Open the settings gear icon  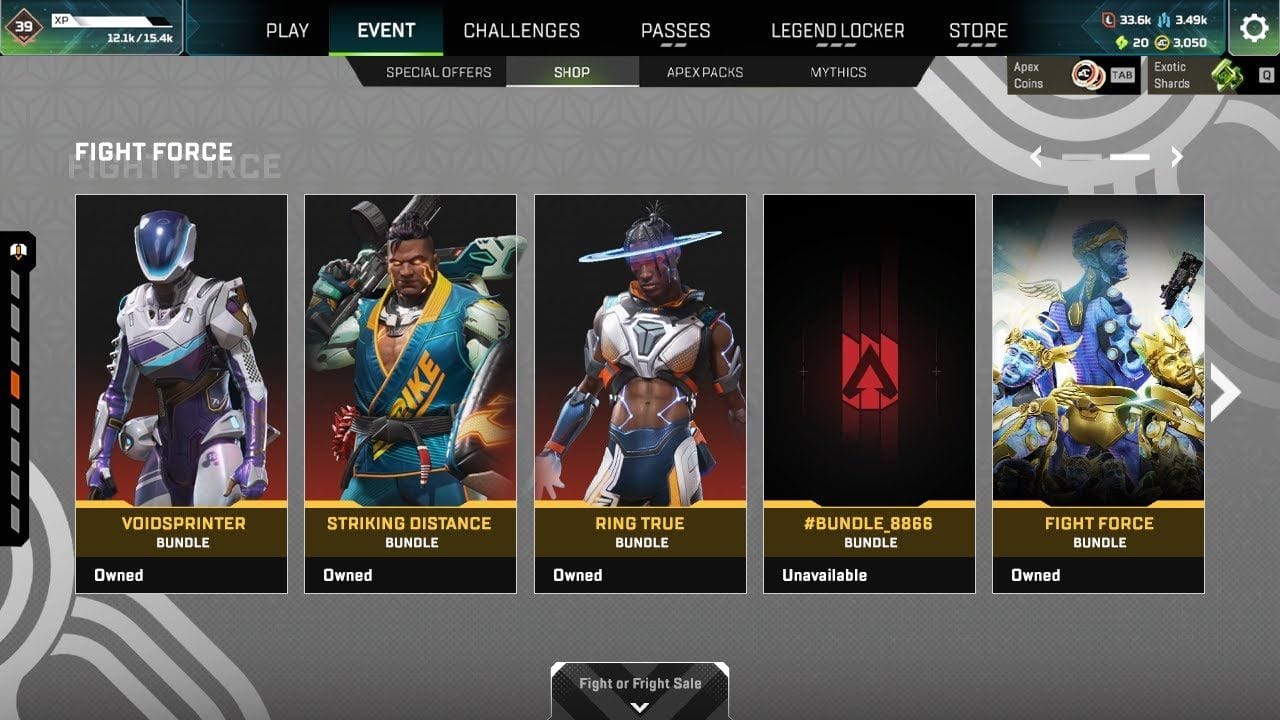(x=1255, y=29)
